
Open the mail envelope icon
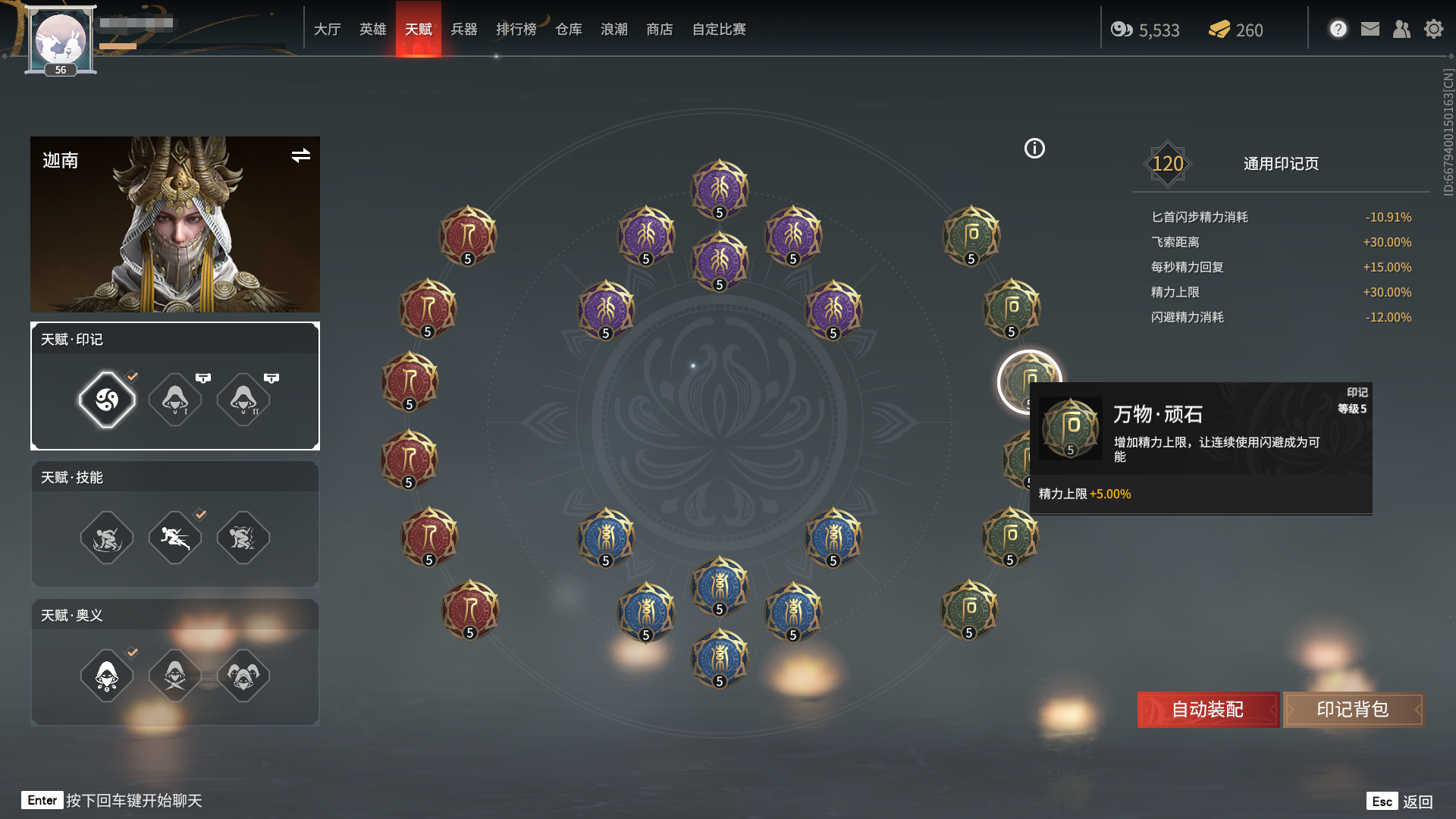tap(1370, 29)
